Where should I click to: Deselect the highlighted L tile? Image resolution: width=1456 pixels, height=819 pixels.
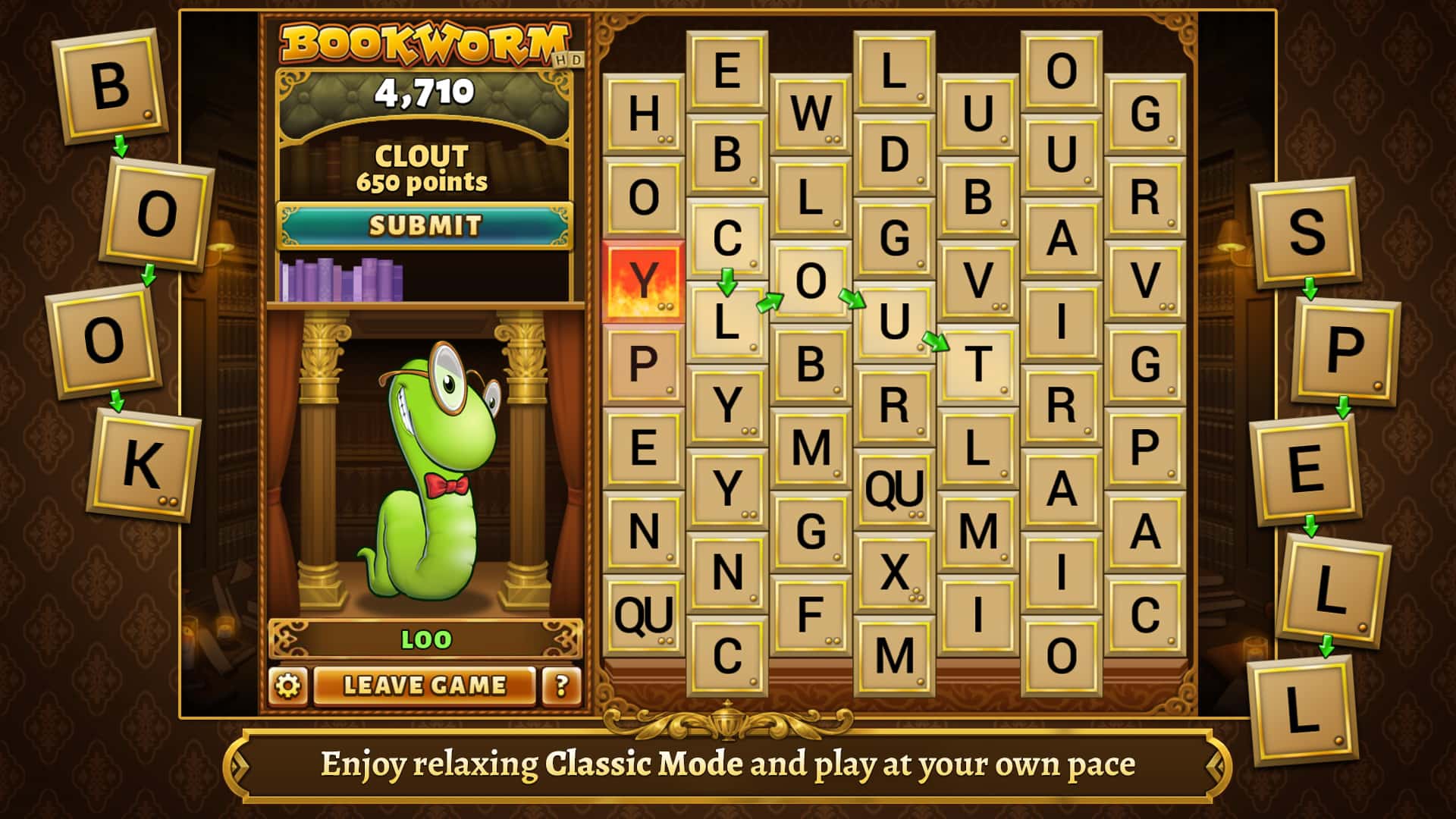726,322
